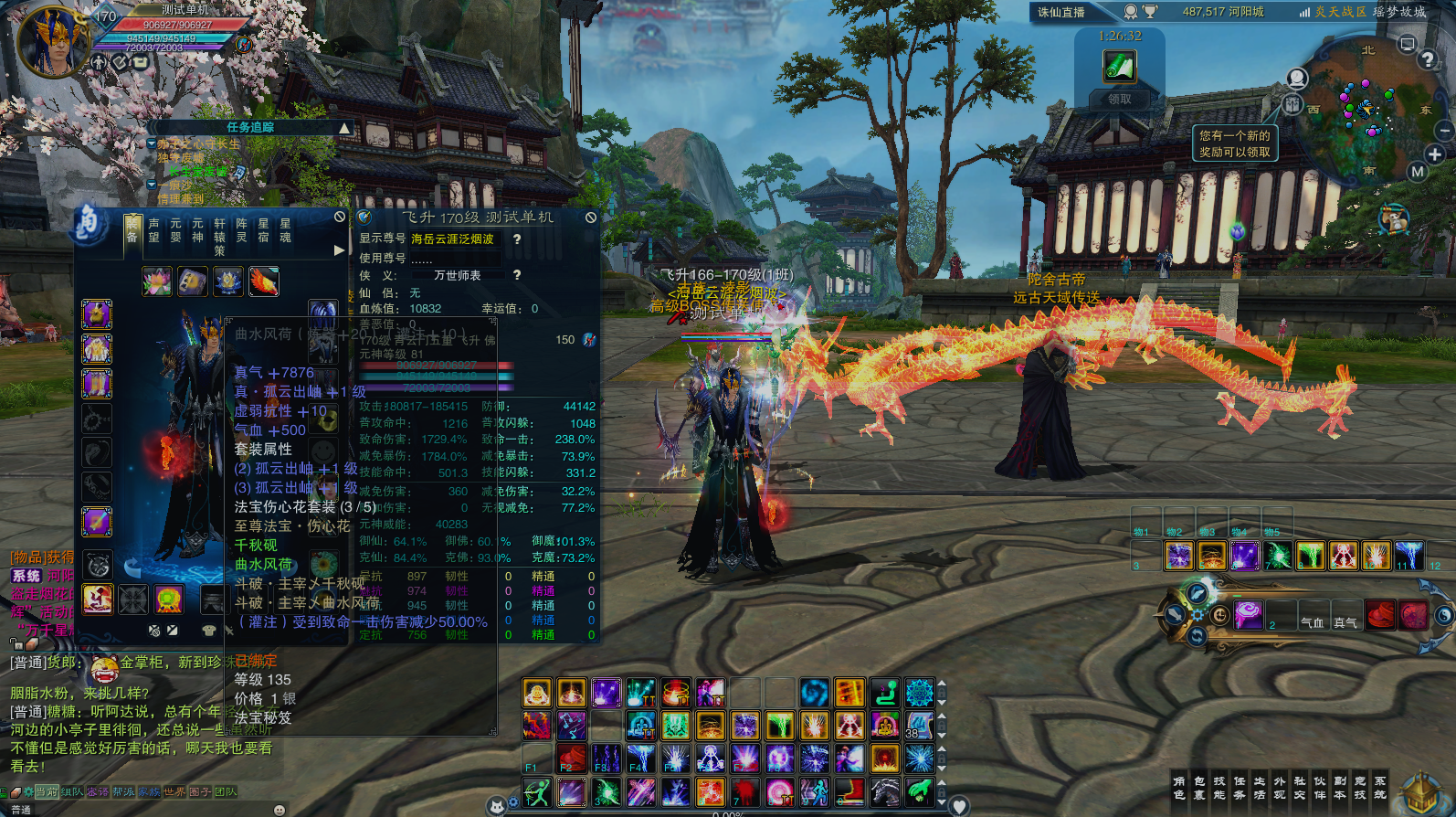Open the 任务 quest menu
Image resolution: width=1456 pixels, height=817 pixels.
click(x=1240, y=788)
